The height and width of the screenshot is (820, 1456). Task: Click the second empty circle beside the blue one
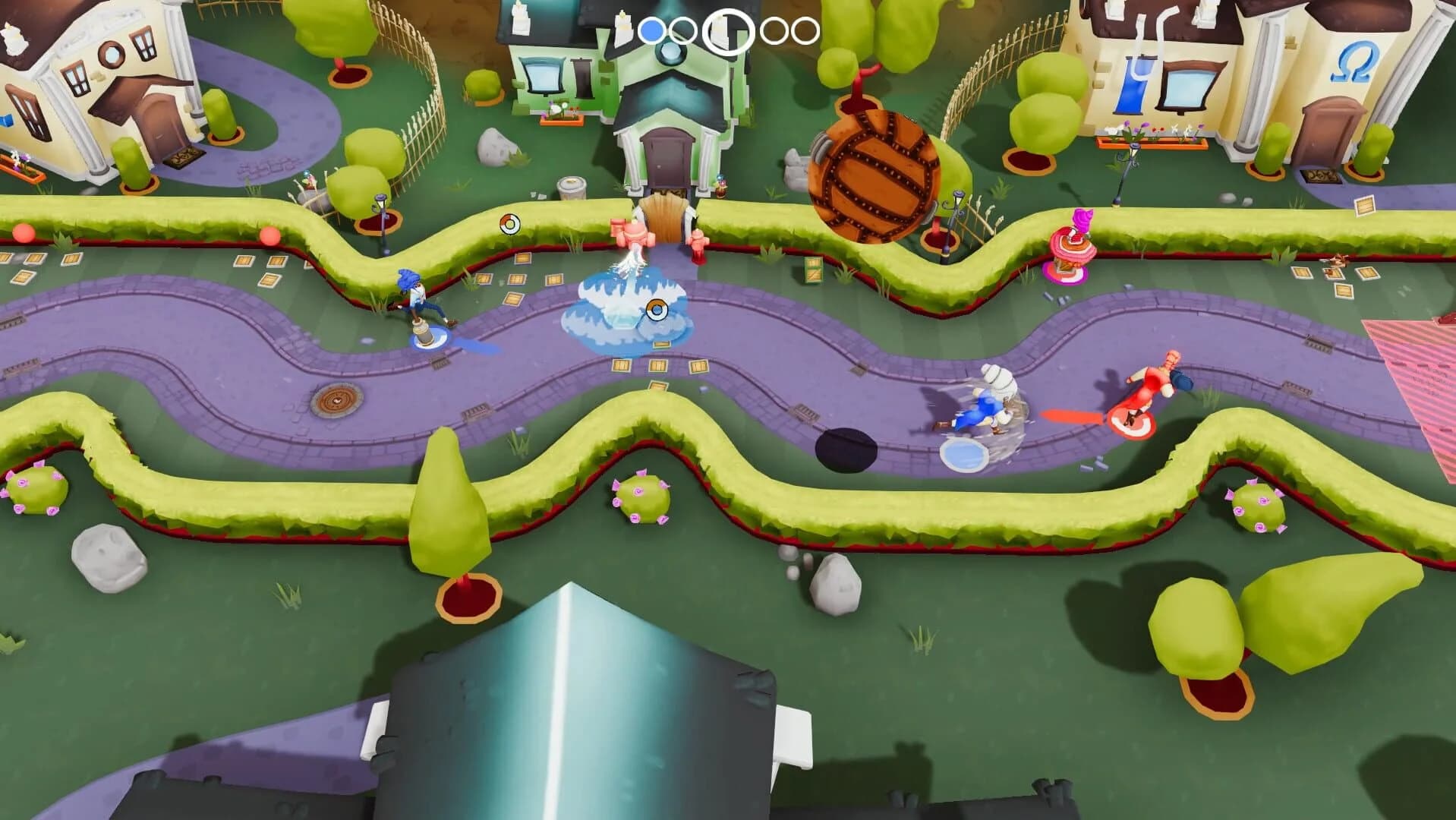click(x=682, y=30)
